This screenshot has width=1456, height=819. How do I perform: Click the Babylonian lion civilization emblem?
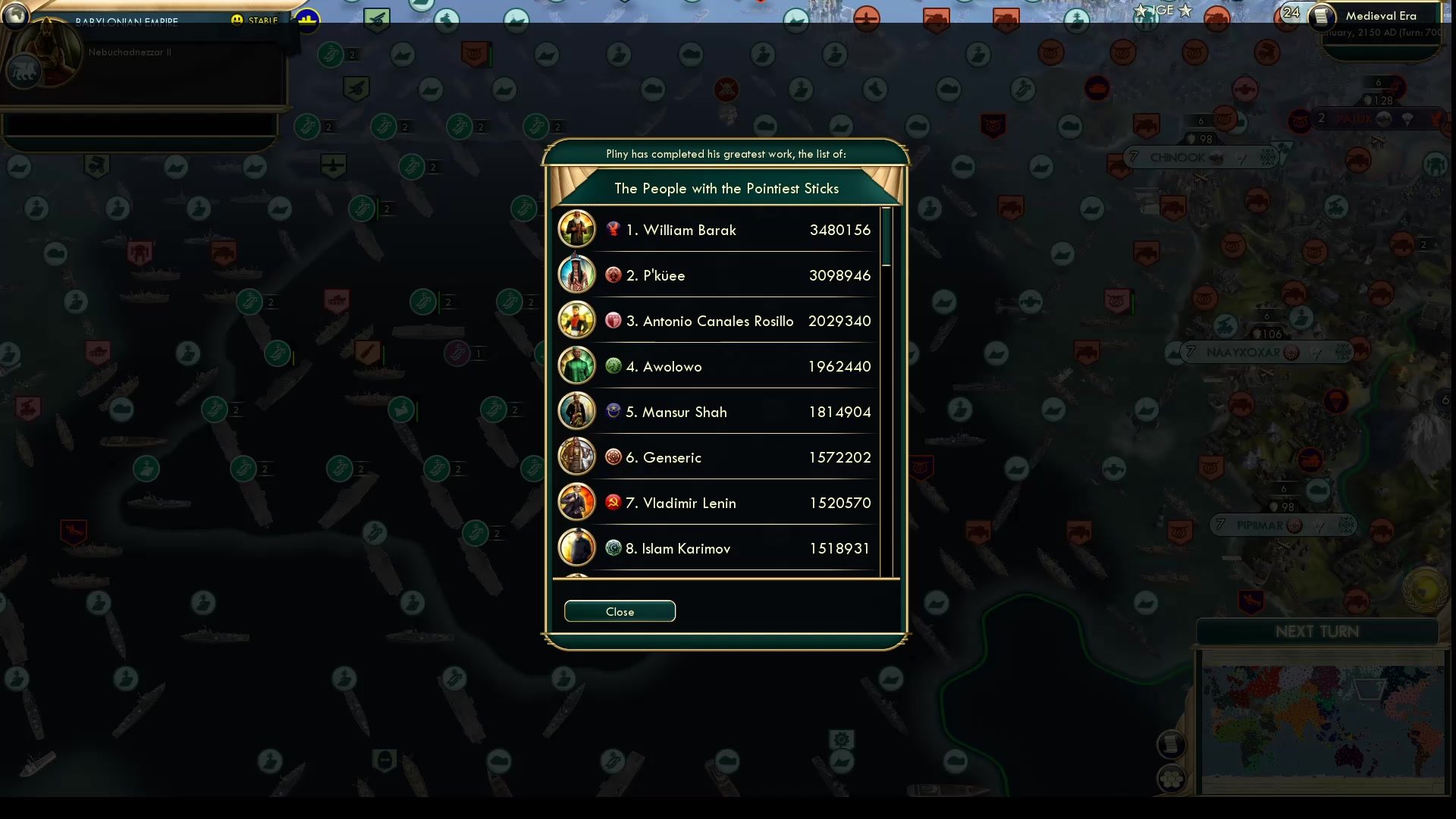pos(23,71)
